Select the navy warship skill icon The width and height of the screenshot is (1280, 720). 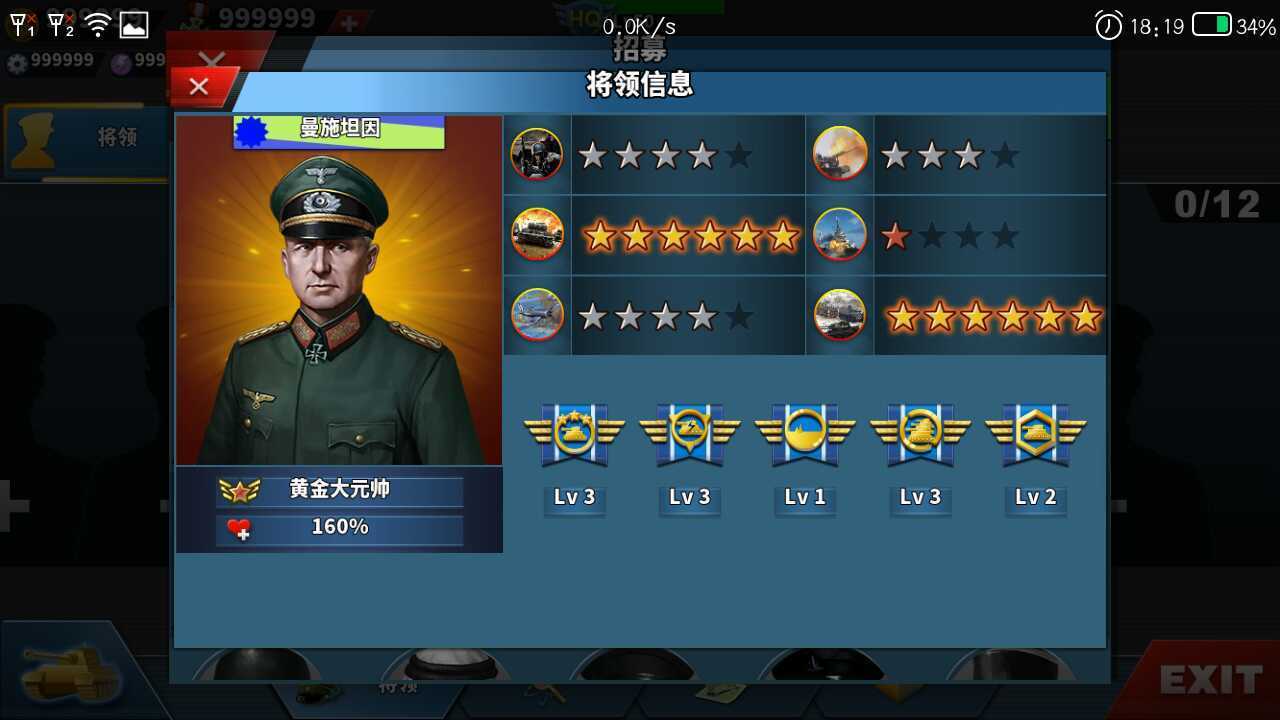[x=840, y=235]
